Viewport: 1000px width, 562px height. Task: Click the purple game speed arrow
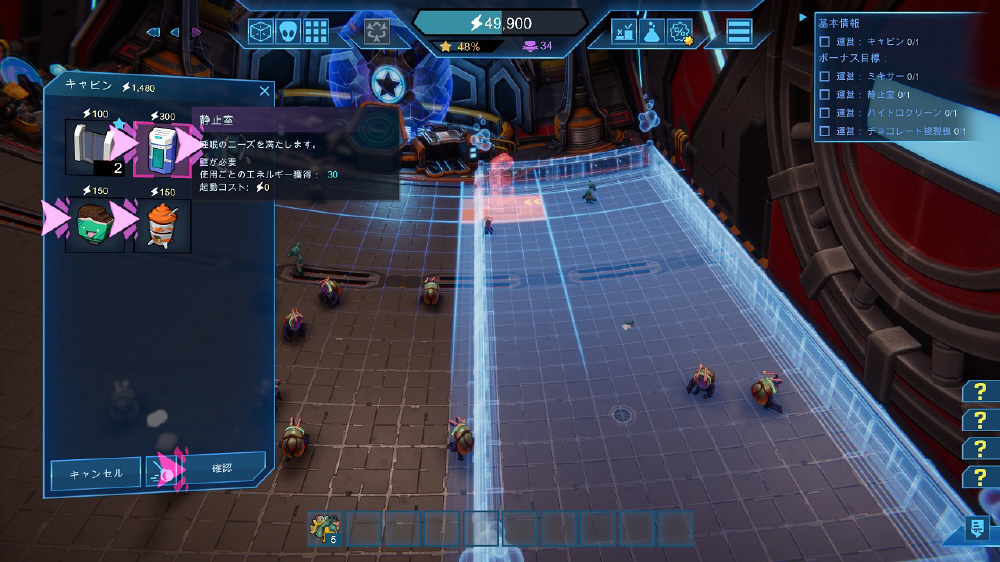[x=196, y=32]
